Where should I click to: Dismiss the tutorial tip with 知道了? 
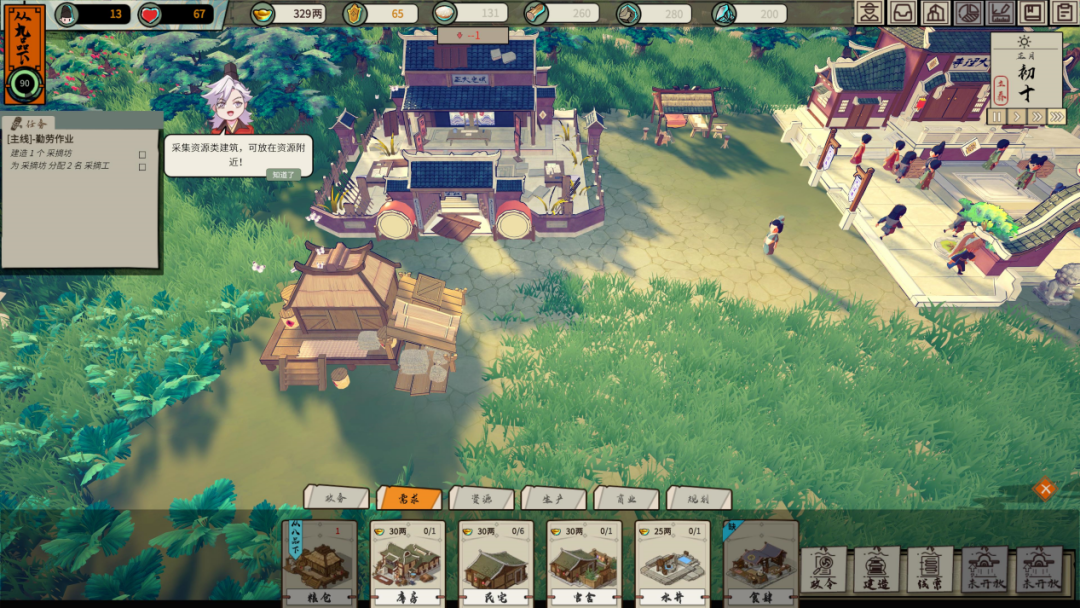point(283,174)
